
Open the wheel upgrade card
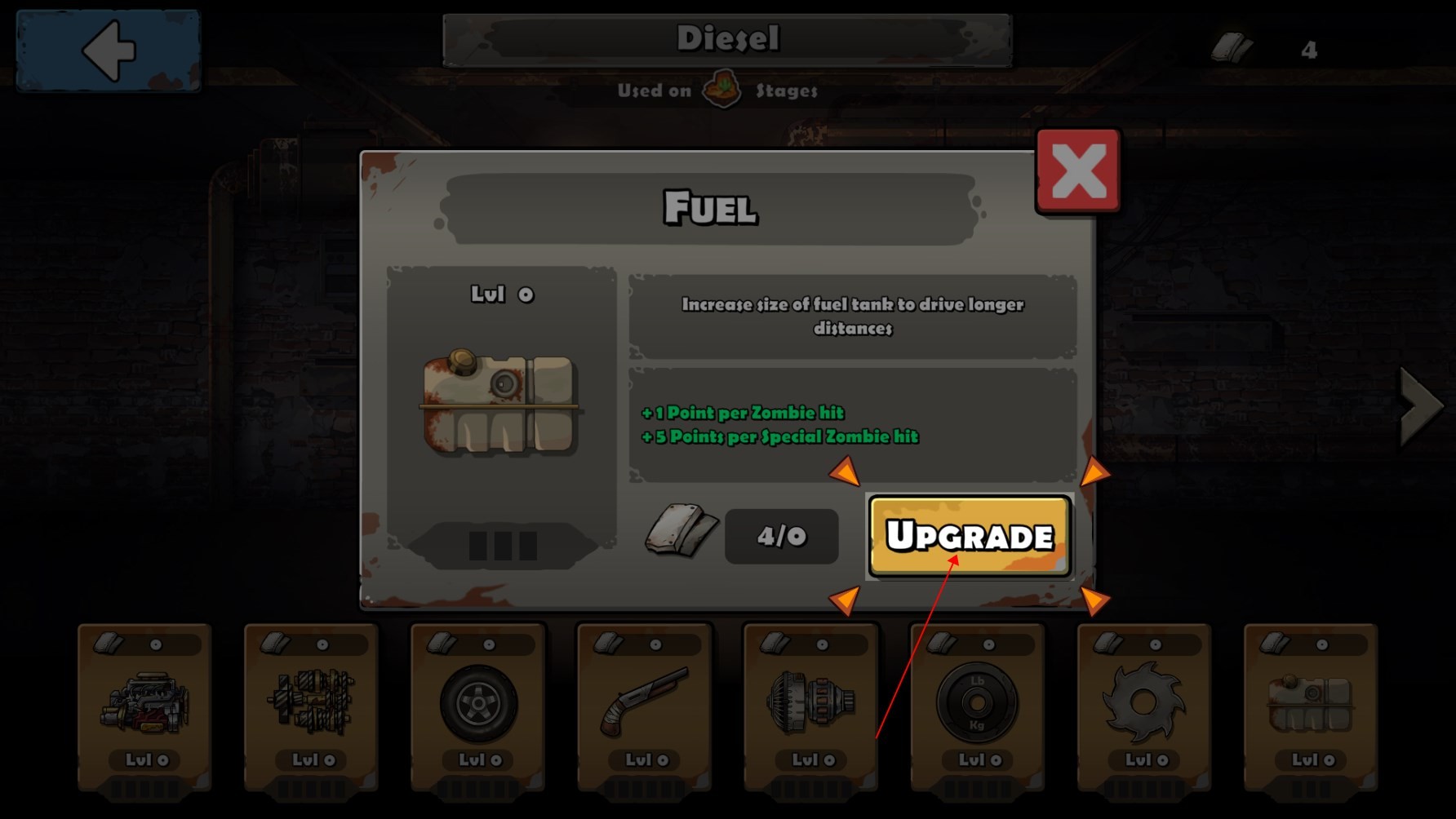pos(478,706)
